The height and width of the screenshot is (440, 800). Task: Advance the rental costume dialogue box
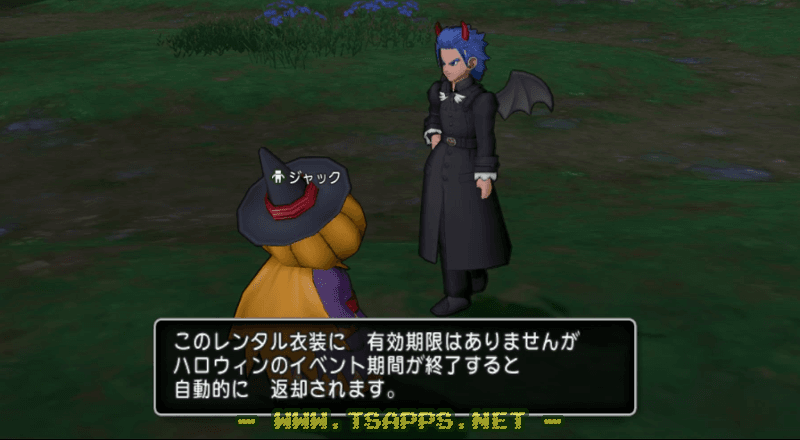(x=395, y=366)
